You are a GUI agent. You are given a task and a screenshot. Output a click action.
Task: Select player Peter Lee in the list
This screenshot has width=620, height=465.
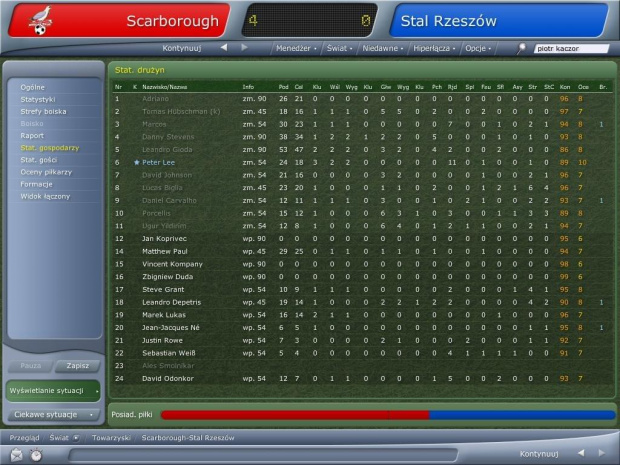[160, 162]
